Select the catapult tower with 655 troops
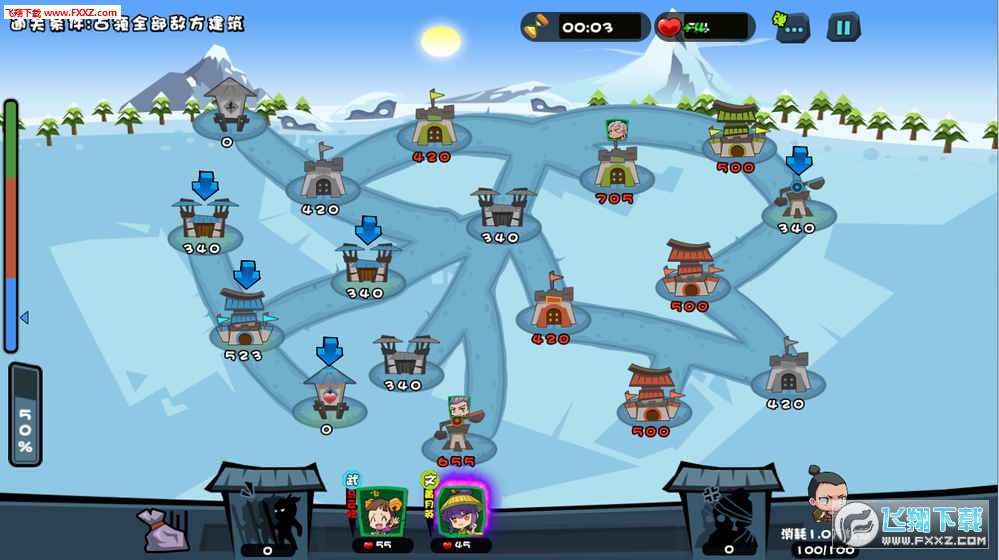This screenshot has width=999, height=560. pyautogui.click(x=457, y=428)
